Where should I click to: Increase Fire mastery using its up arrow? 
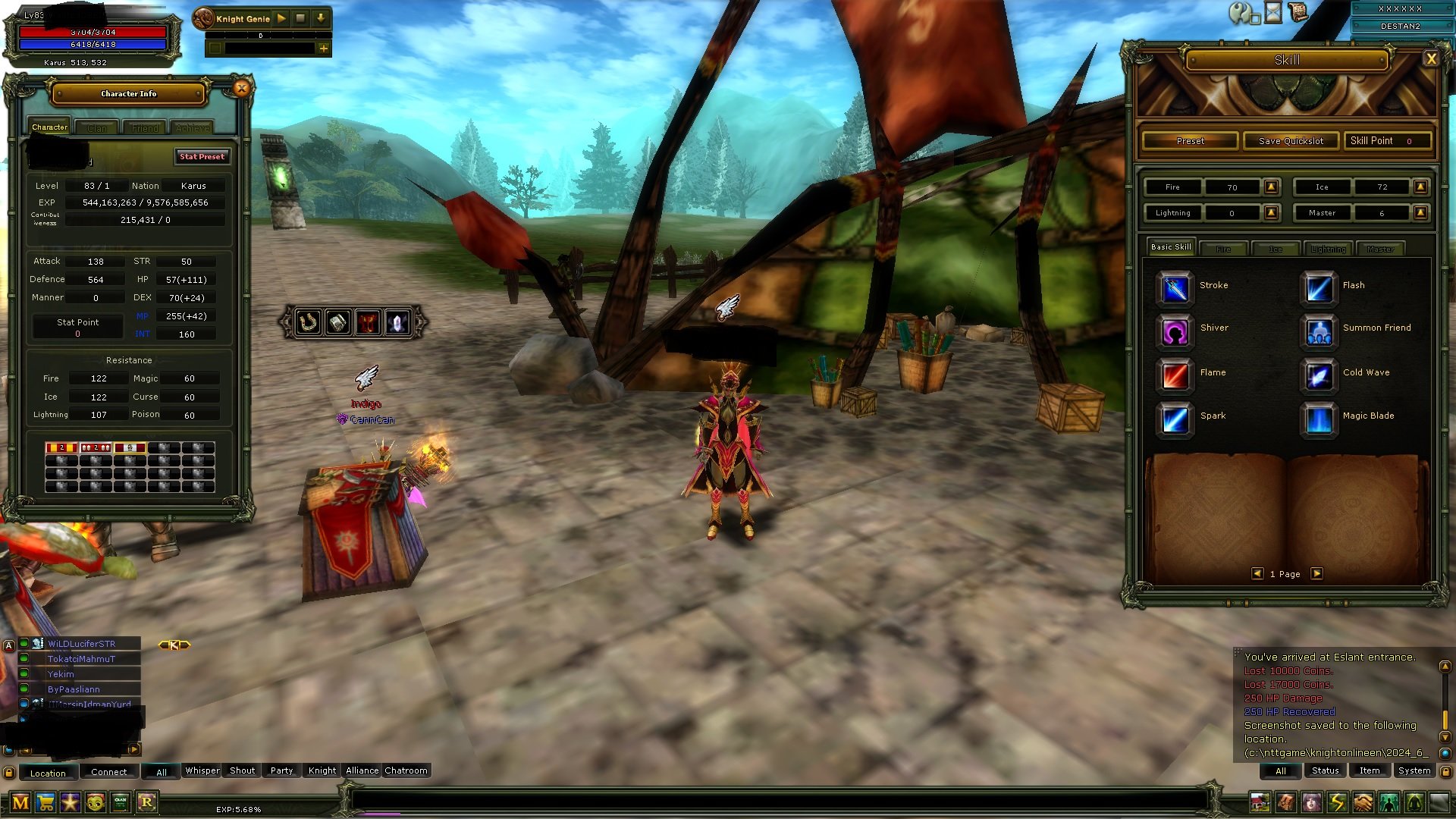[x=1272, y=187]
